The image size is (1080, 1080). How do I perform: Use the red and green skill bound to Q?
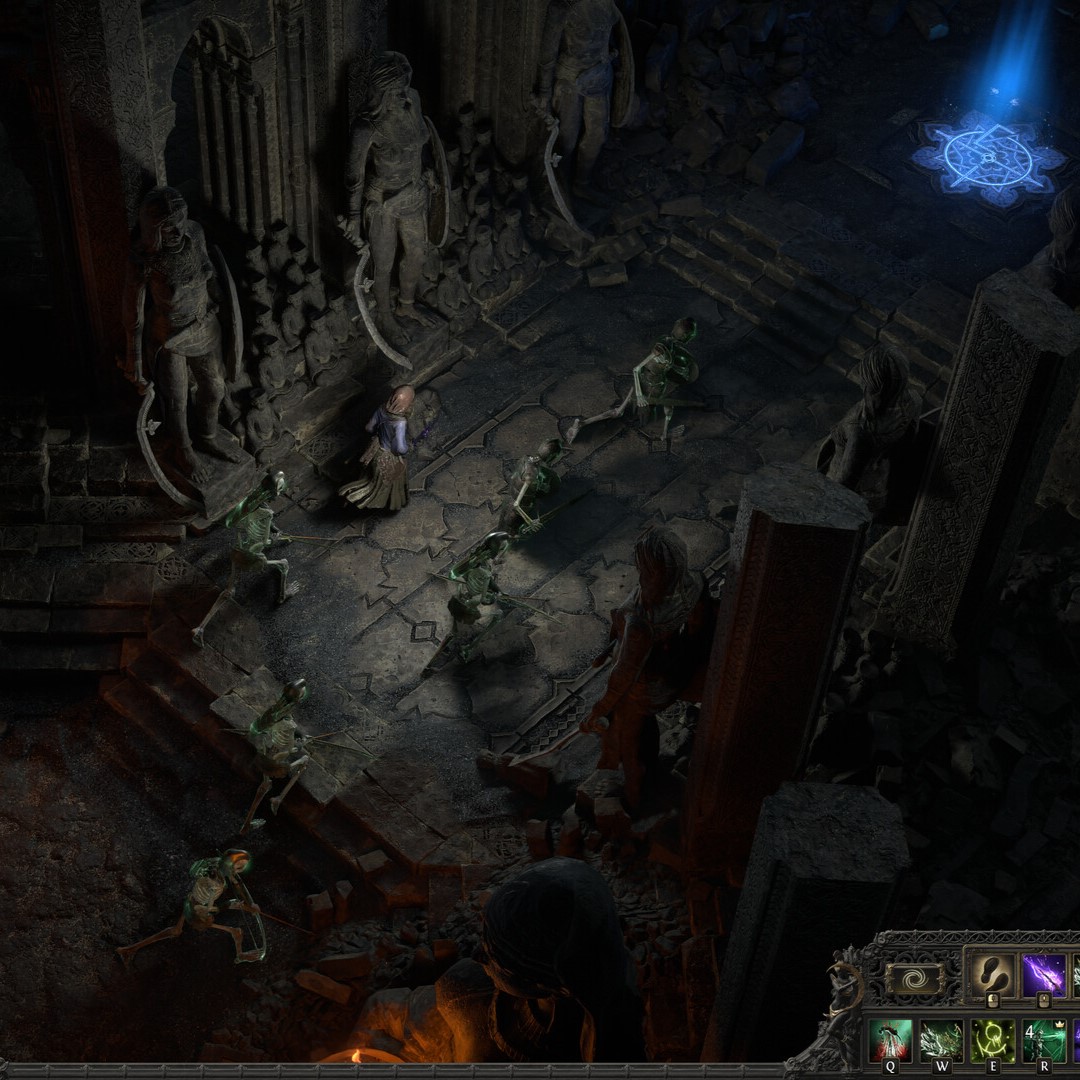(891, 1040)
